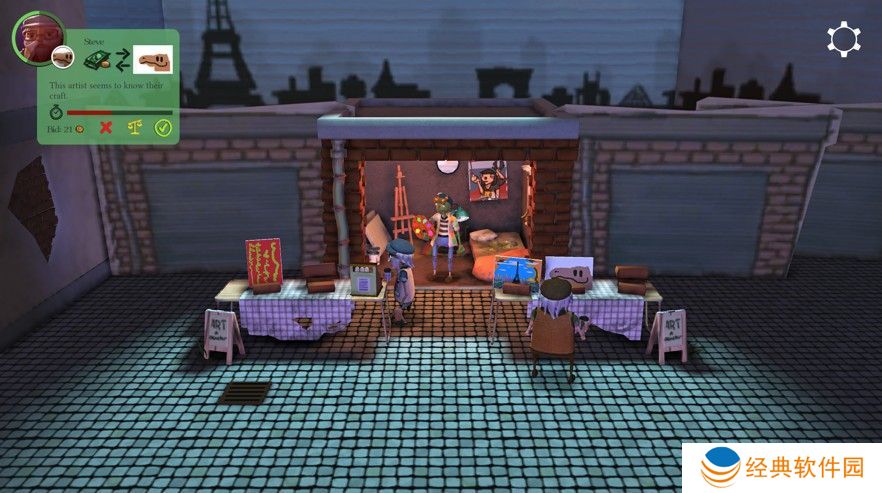The height and width of the screenshot is (493, 882).
Task: Reject Steve's bid with the red X
Action: click(x=106, y=128)
